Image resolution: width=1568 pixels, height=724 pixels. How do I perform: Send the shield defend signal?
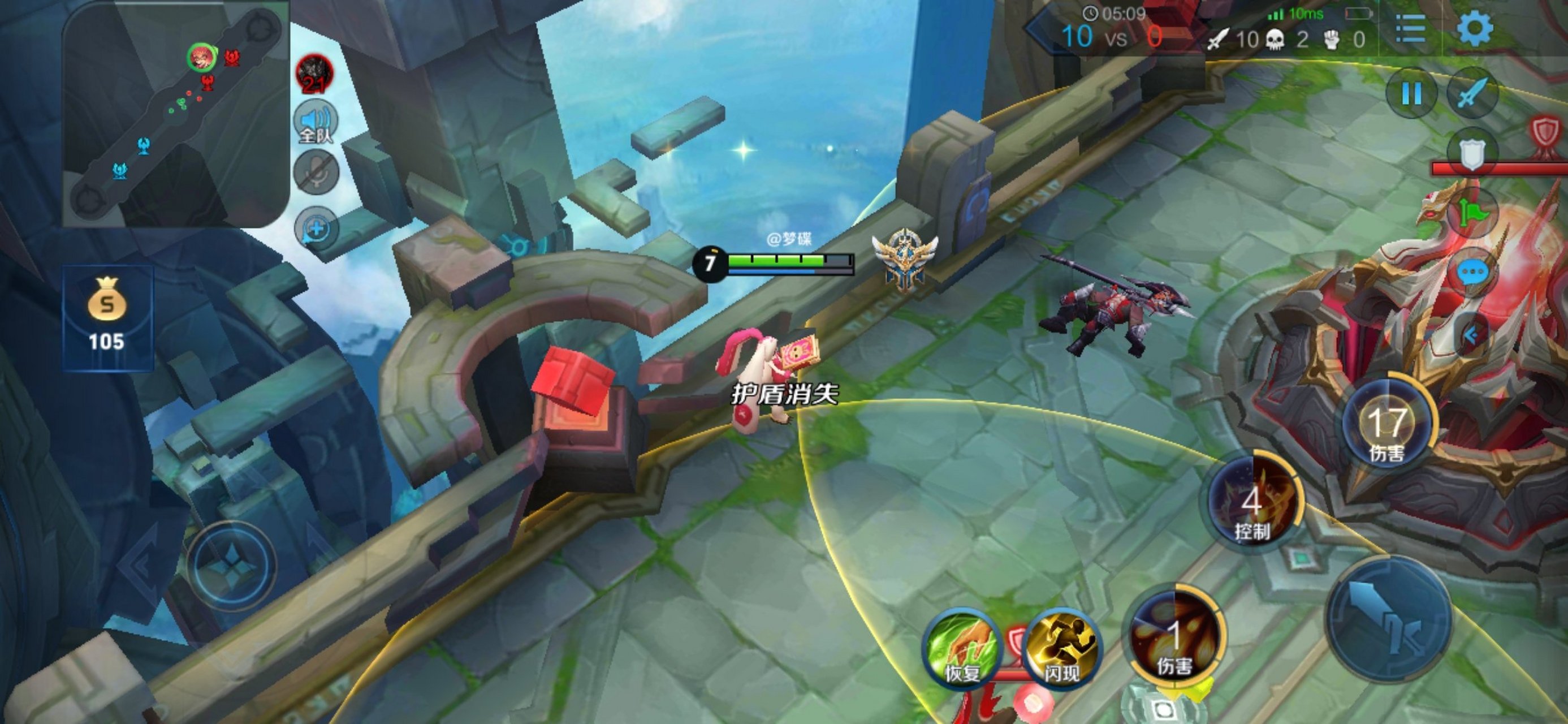pos(1471,153)
